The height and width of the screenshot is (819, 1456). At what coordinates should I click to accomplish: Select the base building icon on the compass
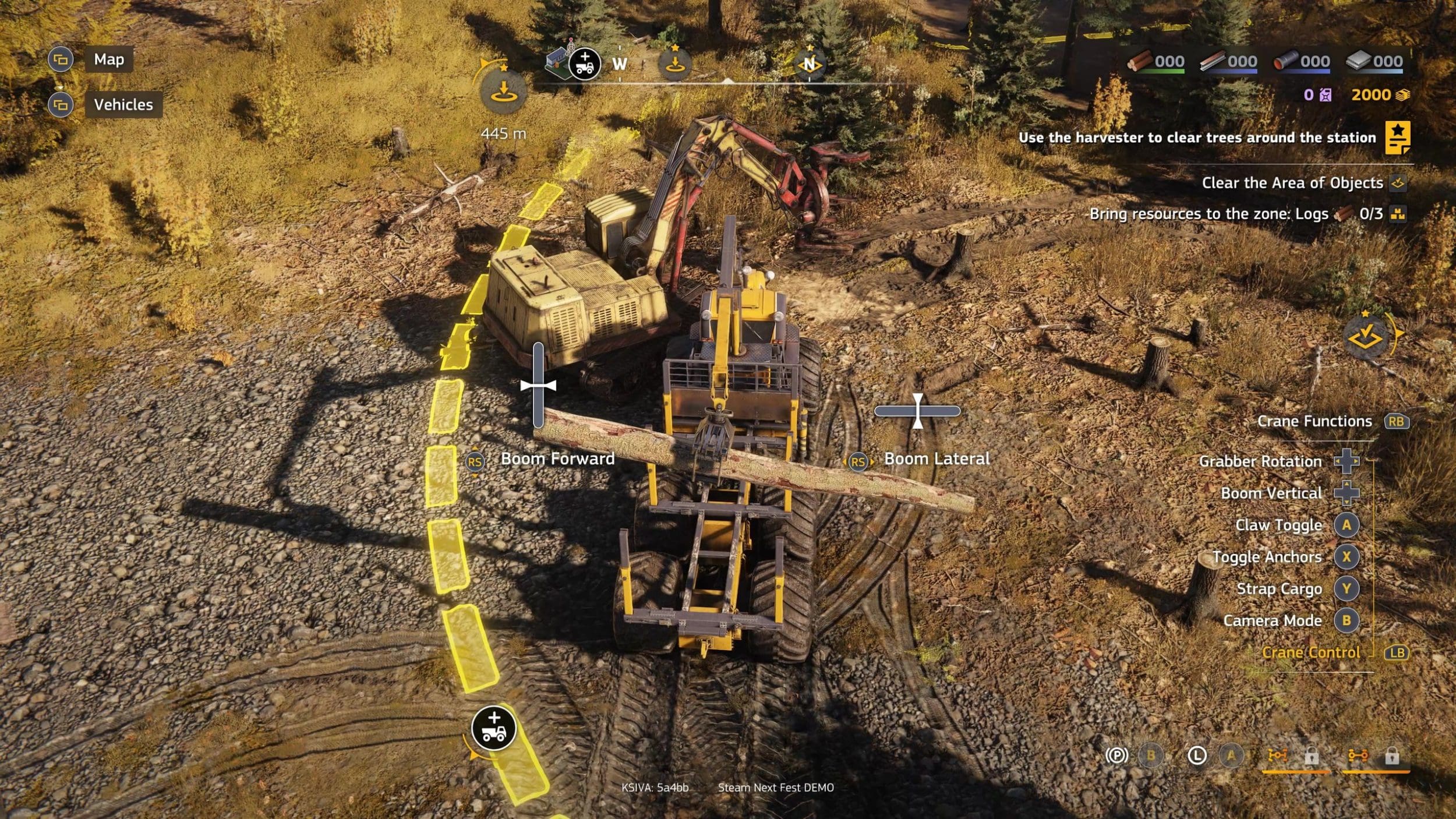tap(557, 62)
